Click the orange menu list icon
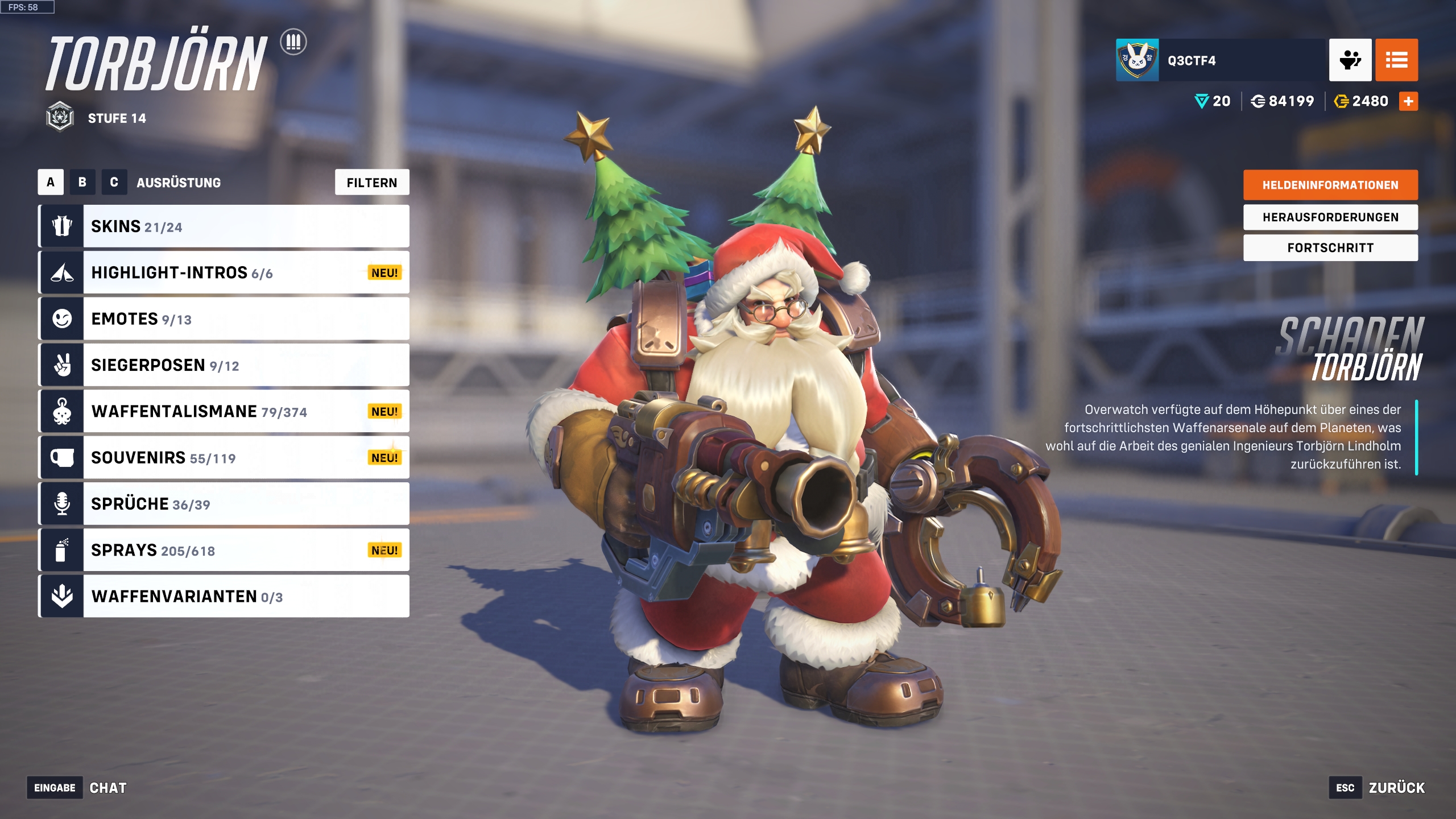This screenshot has width=1456, height=819. click(1397, 60)
